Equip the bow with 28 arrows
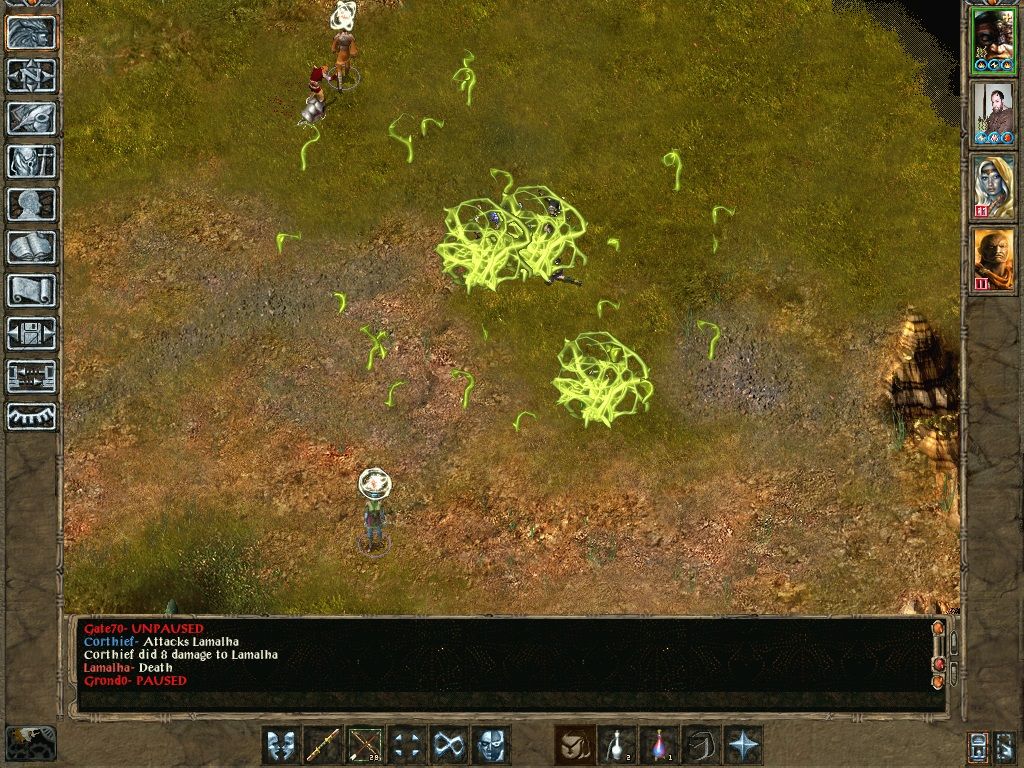Image resolution: width=1024 pixels, height=768 pixels. [365, 745]
